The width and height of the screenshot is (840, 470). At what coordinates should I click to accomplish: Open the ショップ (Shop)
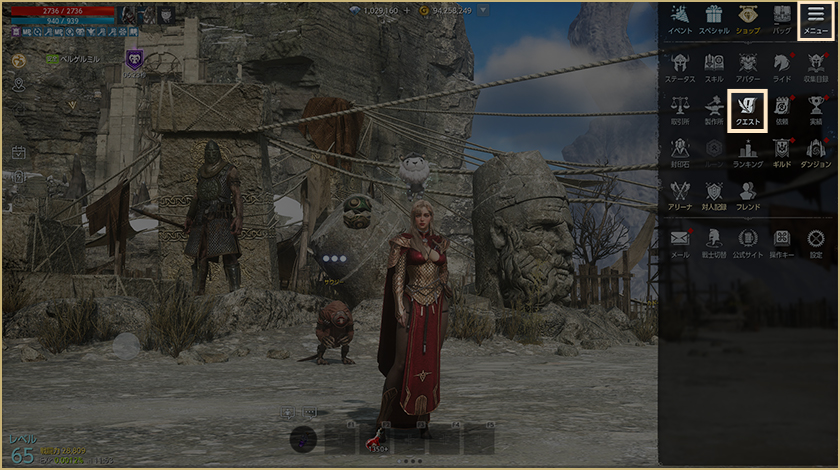pos(748,19)
